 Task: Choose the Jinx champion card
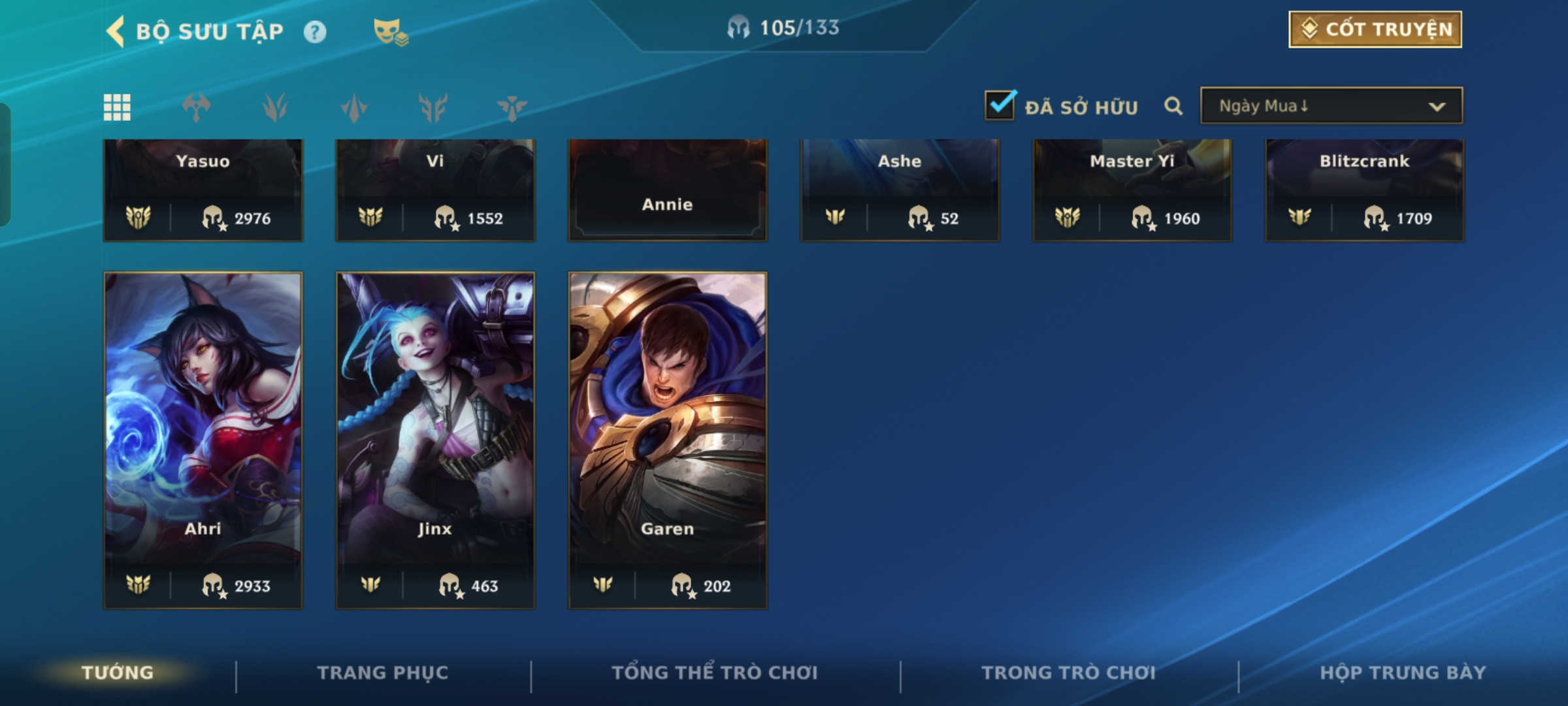[435, 439]
